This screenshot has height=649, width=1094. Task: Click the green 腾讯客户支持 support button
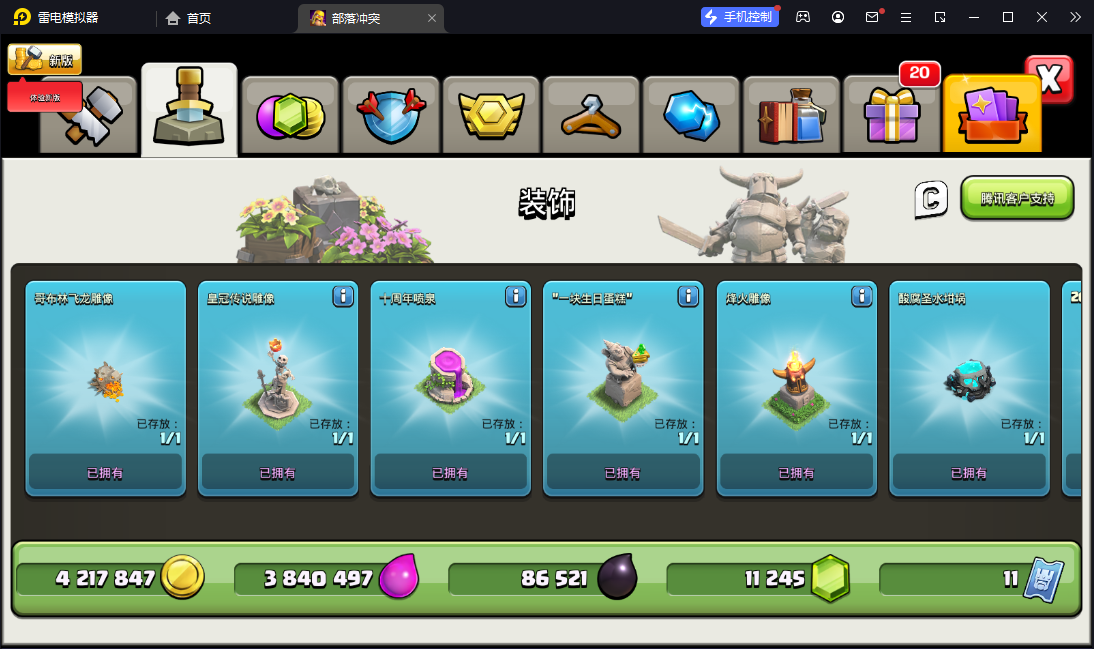(x=1017, y=198)
